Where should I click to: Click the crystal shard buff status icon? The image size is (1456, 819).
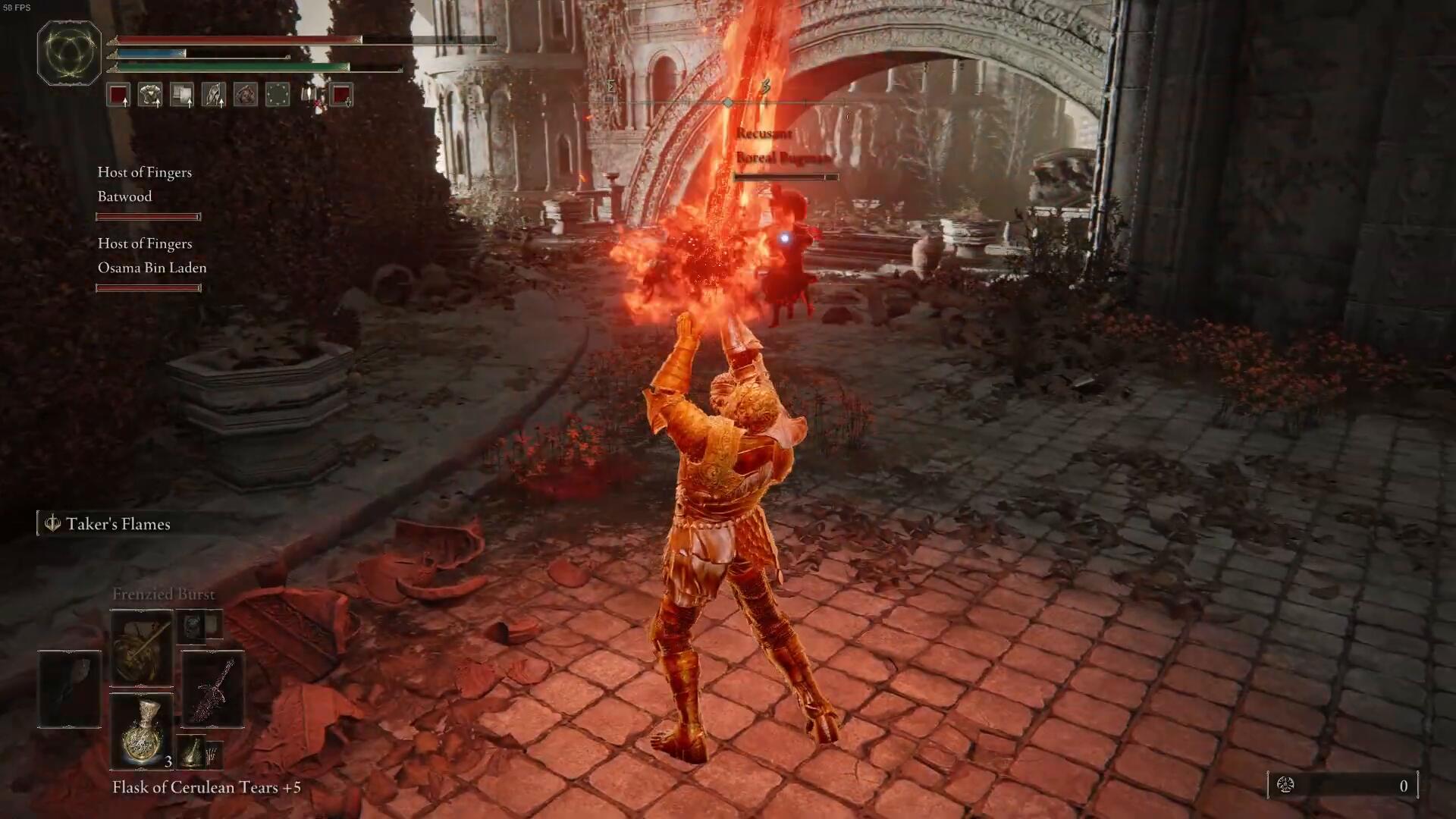214,95
